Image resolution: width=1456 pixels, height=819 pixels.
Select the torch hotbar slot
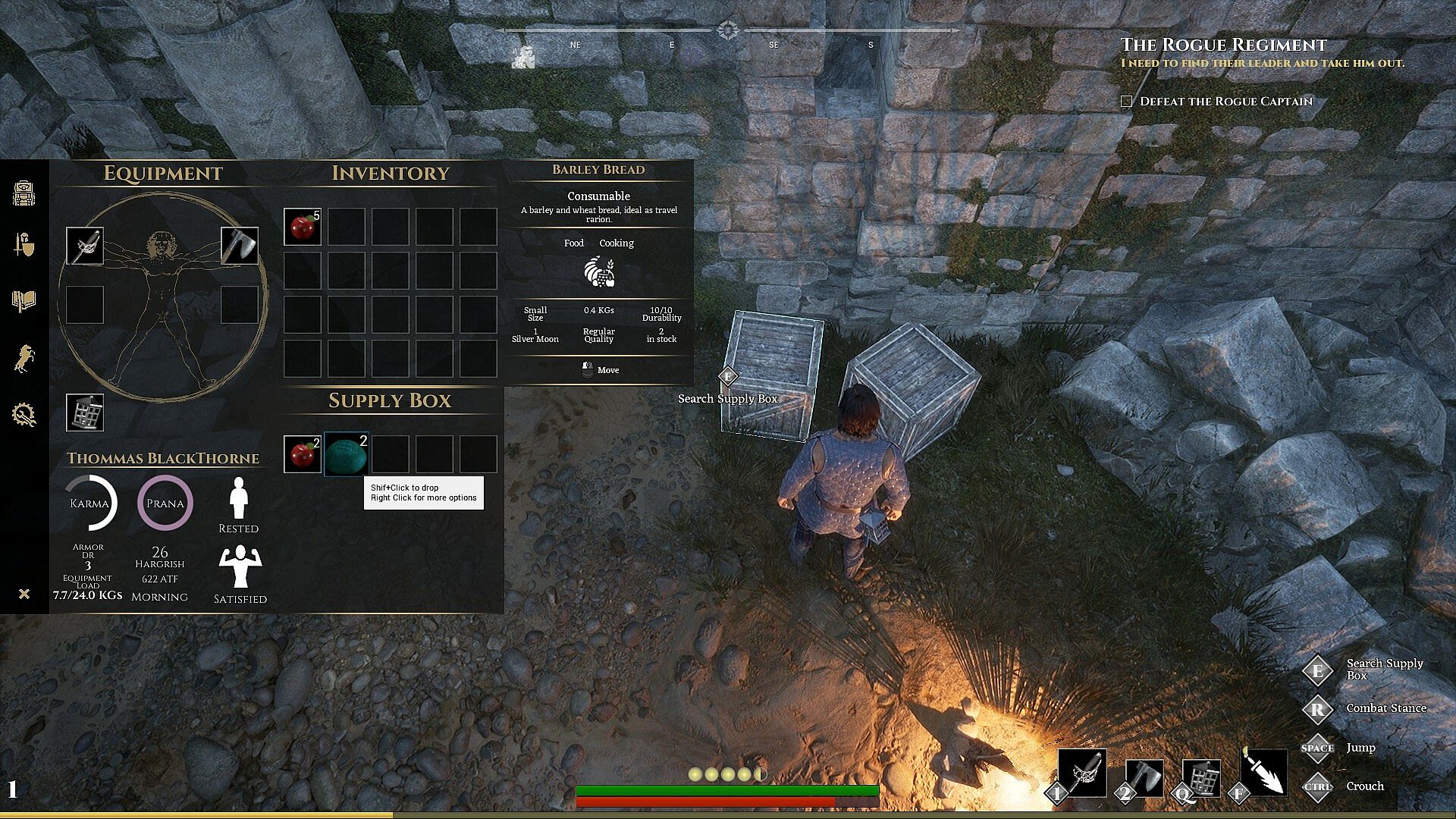1263,773
